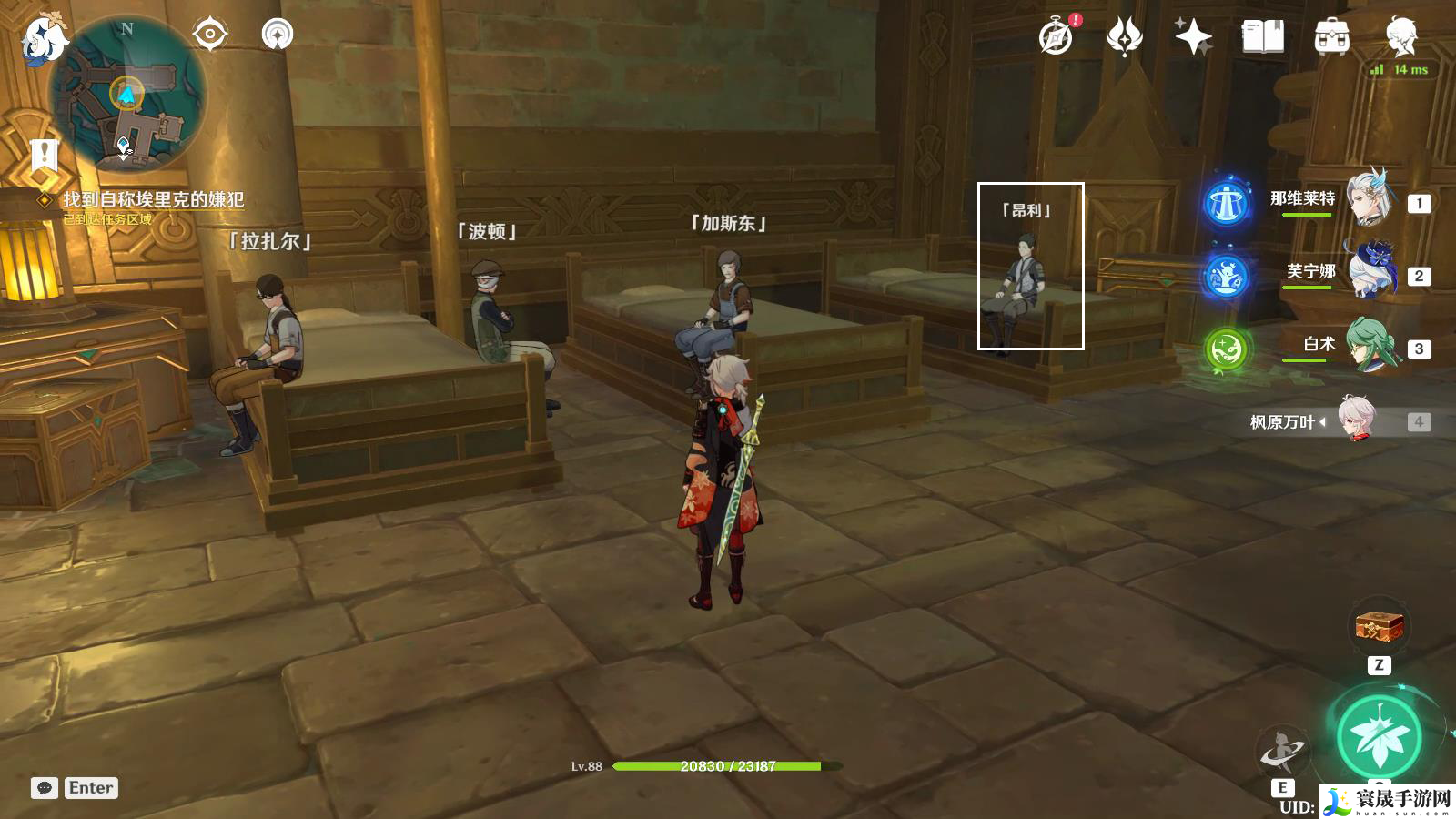Use the treasure chest gadget
This screenshot has height=819, width=1456.
pyautogui.click(x=1379, y=626)
